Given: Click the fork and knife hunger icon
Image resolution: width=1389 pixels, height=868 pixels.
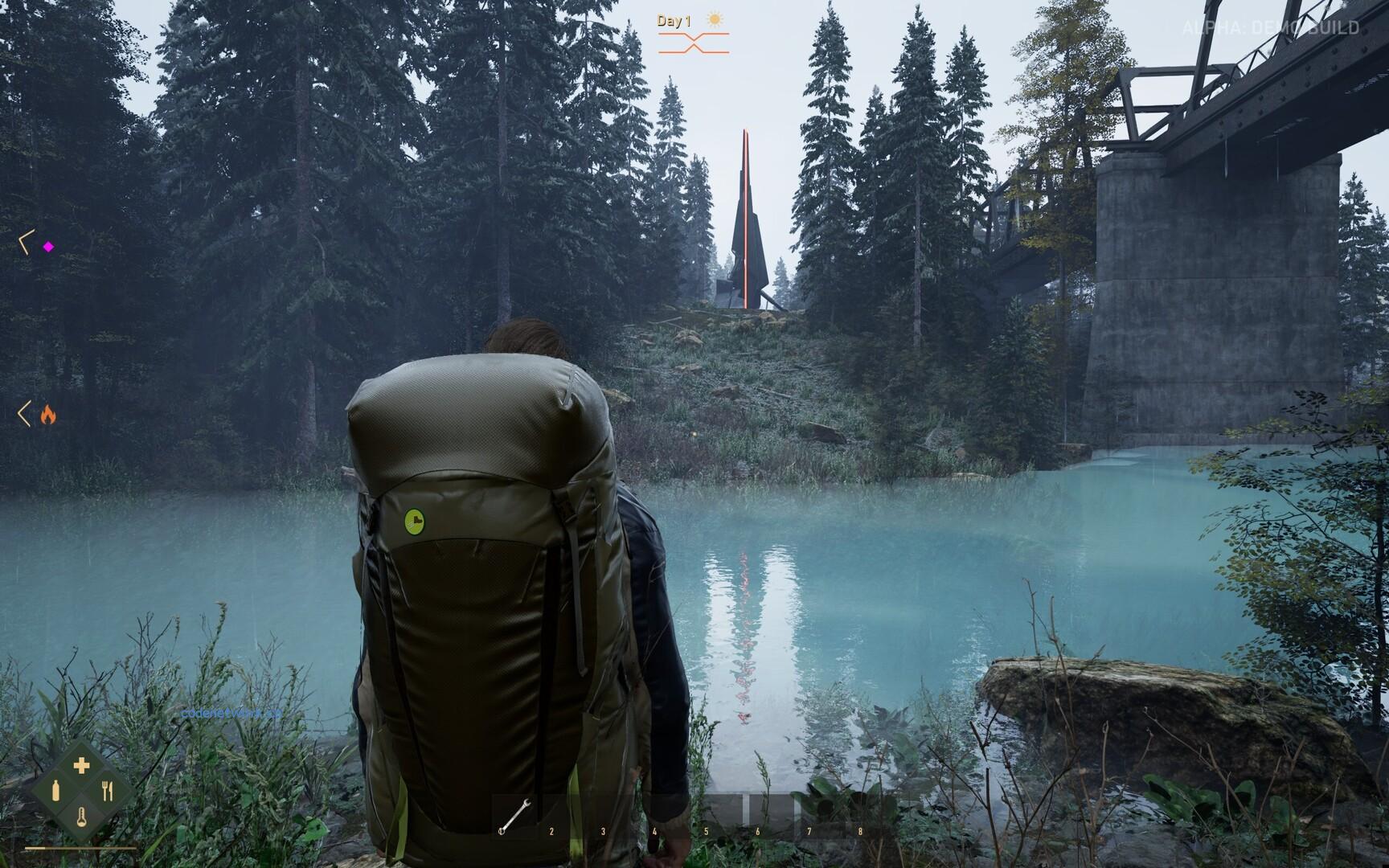Looking at the screenshot, I should (x=108, y=792).
